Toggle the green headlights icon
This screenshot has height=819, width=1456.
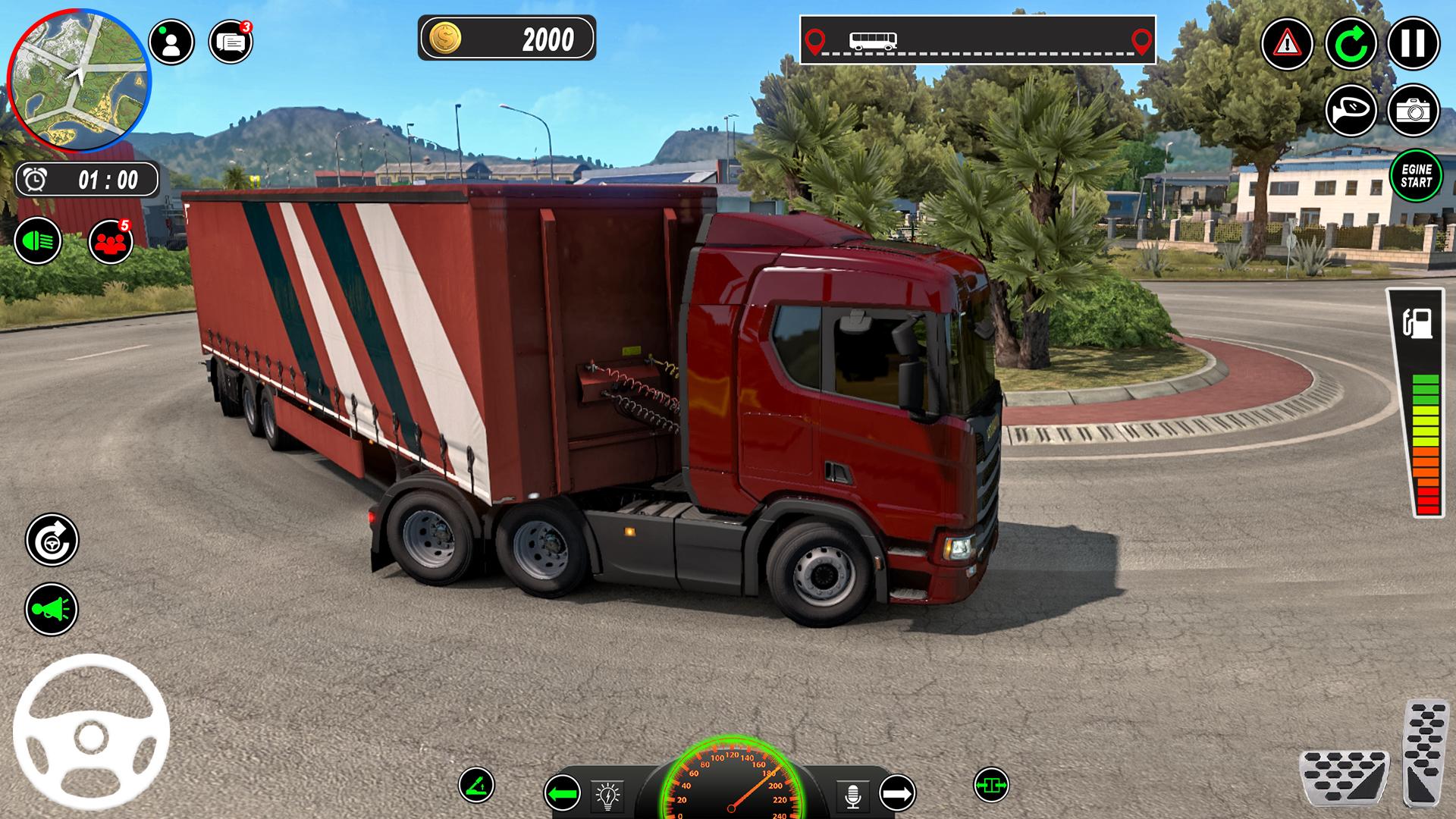coord(38,241)
